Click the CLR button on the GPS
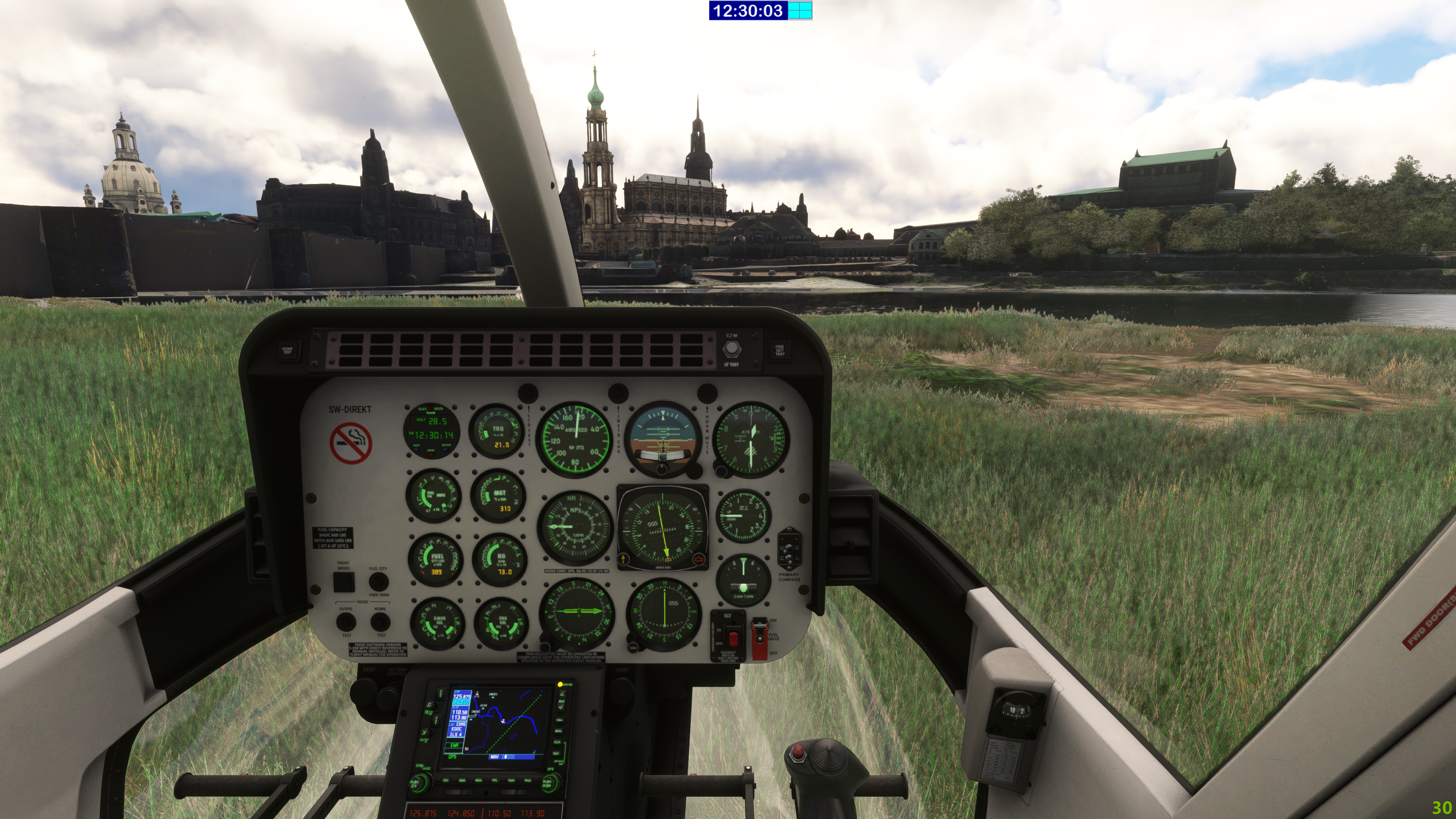The height and width of the screenshot is (819, 1456). coord(558,742)
